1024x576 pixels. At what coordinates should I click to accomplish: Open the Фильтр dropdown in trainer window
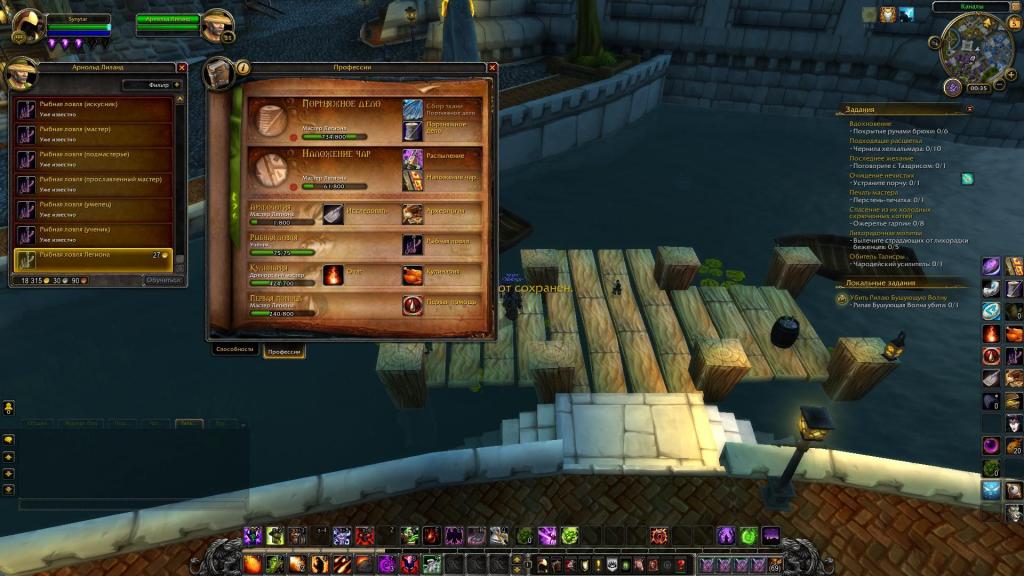click(177, 85)
